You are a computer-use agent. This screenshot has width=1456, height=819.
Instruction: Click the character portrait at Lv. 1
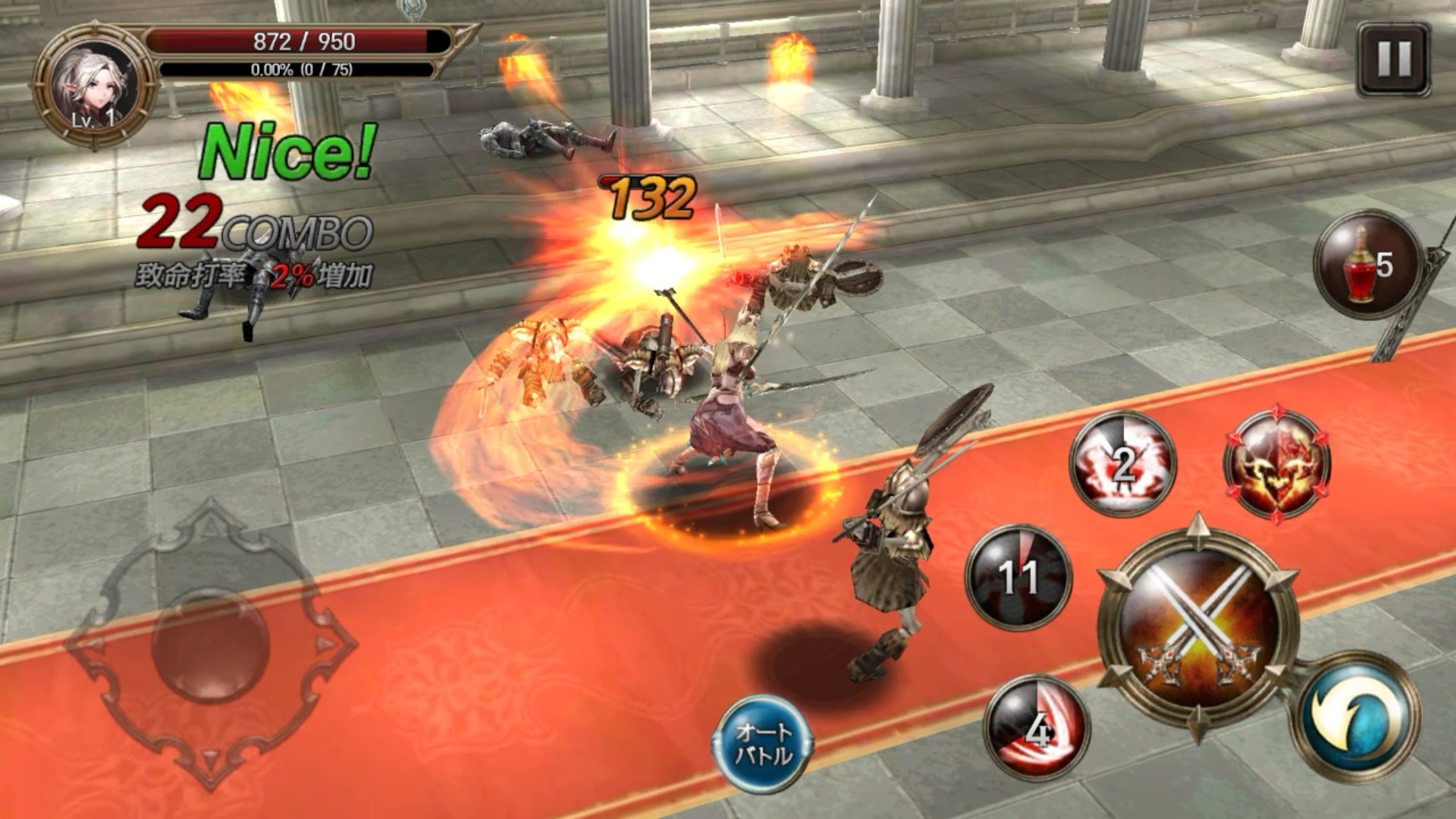point(94,86)
